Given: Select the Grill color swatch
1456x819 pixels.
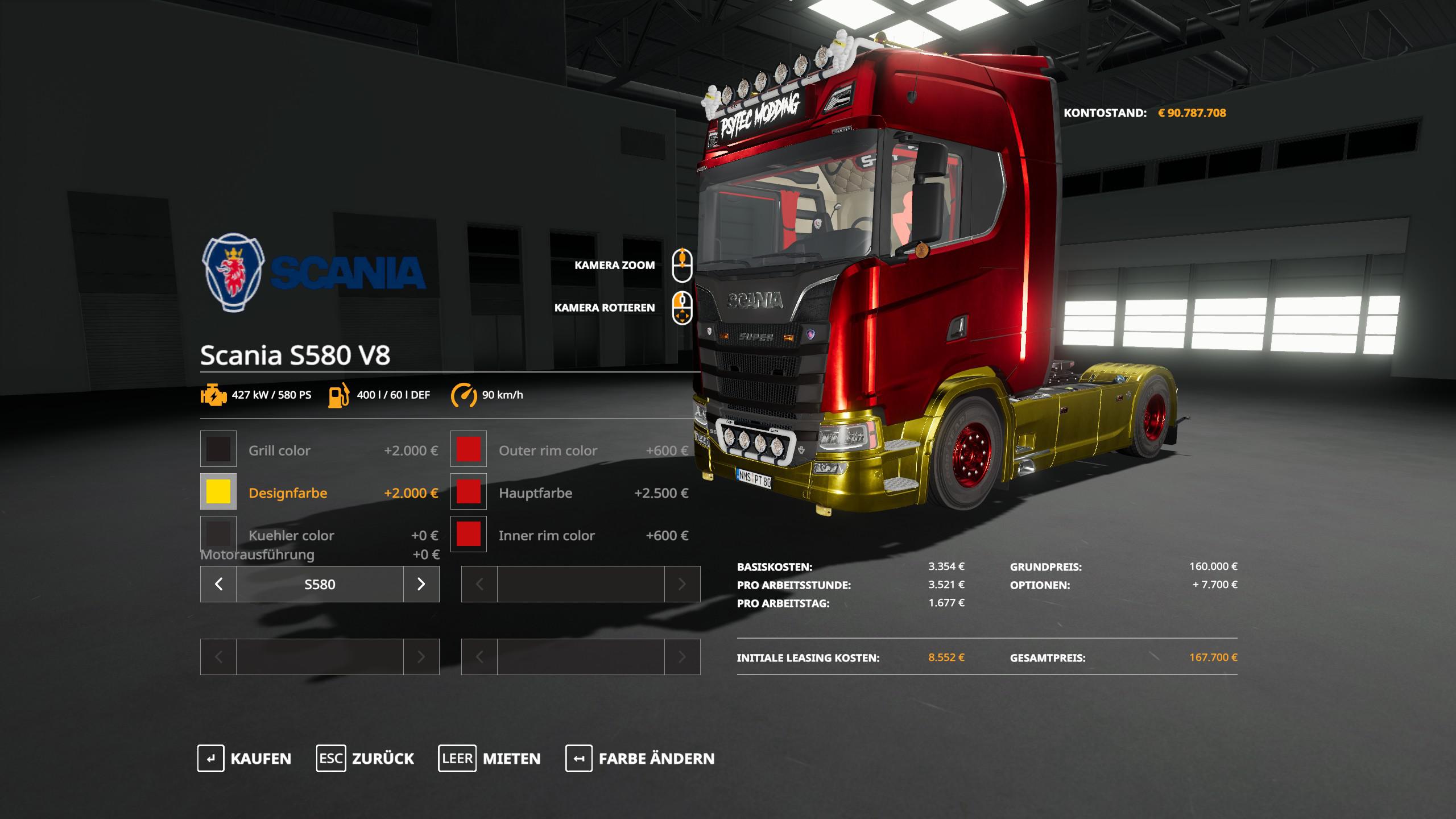Looking at the screenshot, I should (x=218, y=449).
